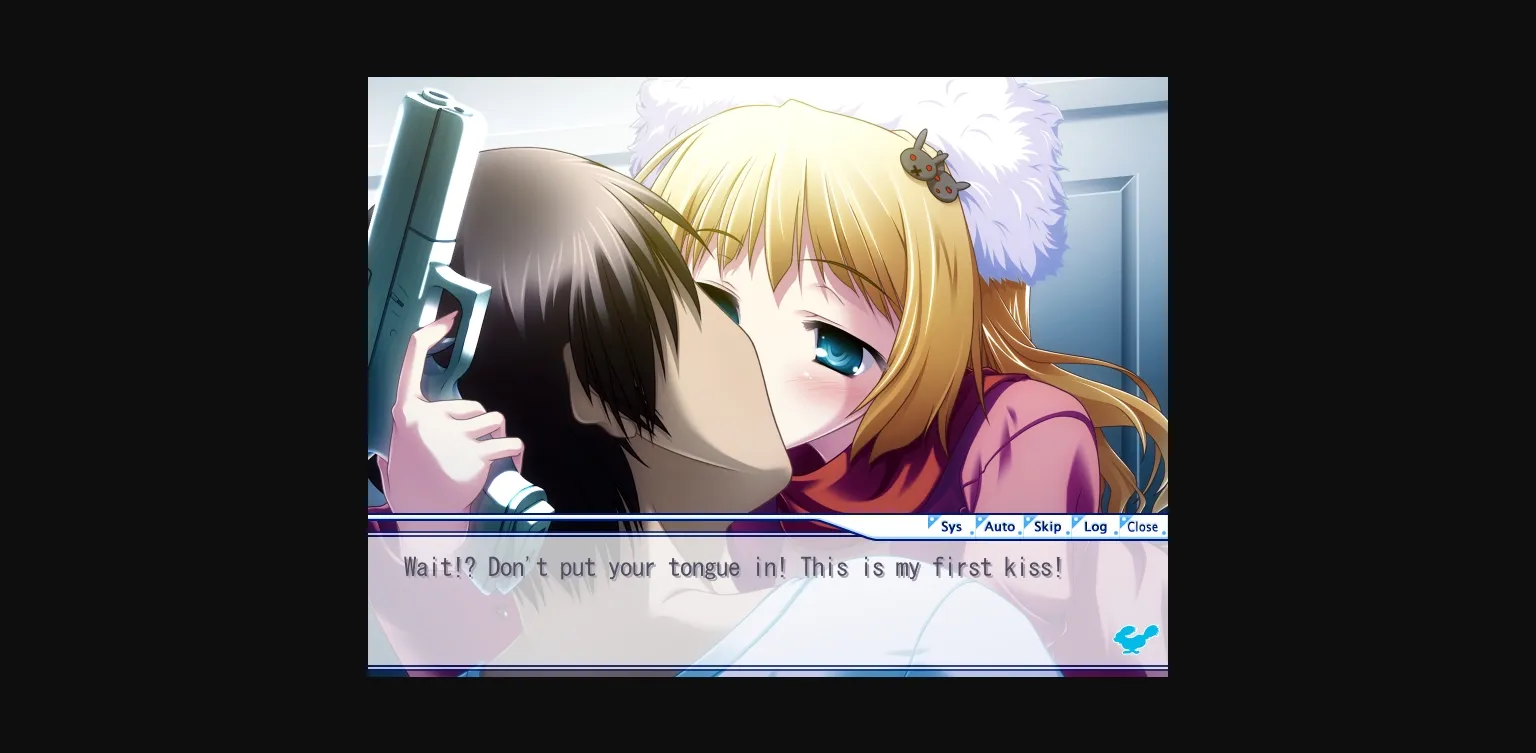The height and width of the screenshot is (753, 1536).
Task: Open the Log backlog panel
Action: coord(1096,526)
